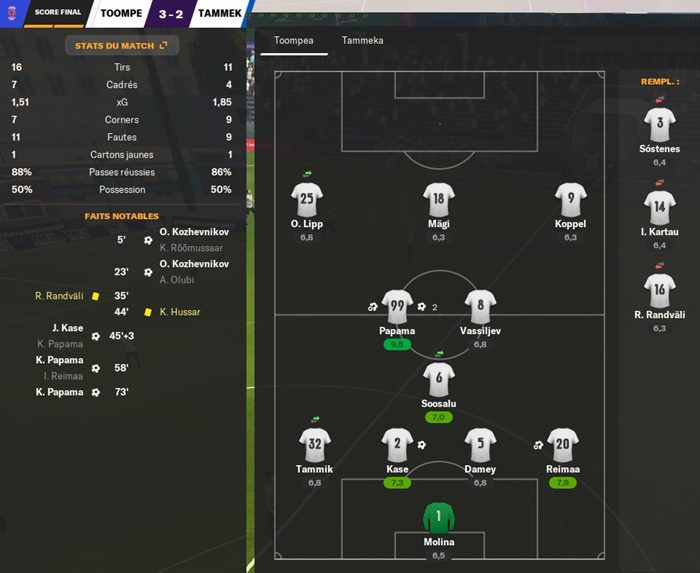
Task: Choose player Papama number 99
Action: click(397, 308)
